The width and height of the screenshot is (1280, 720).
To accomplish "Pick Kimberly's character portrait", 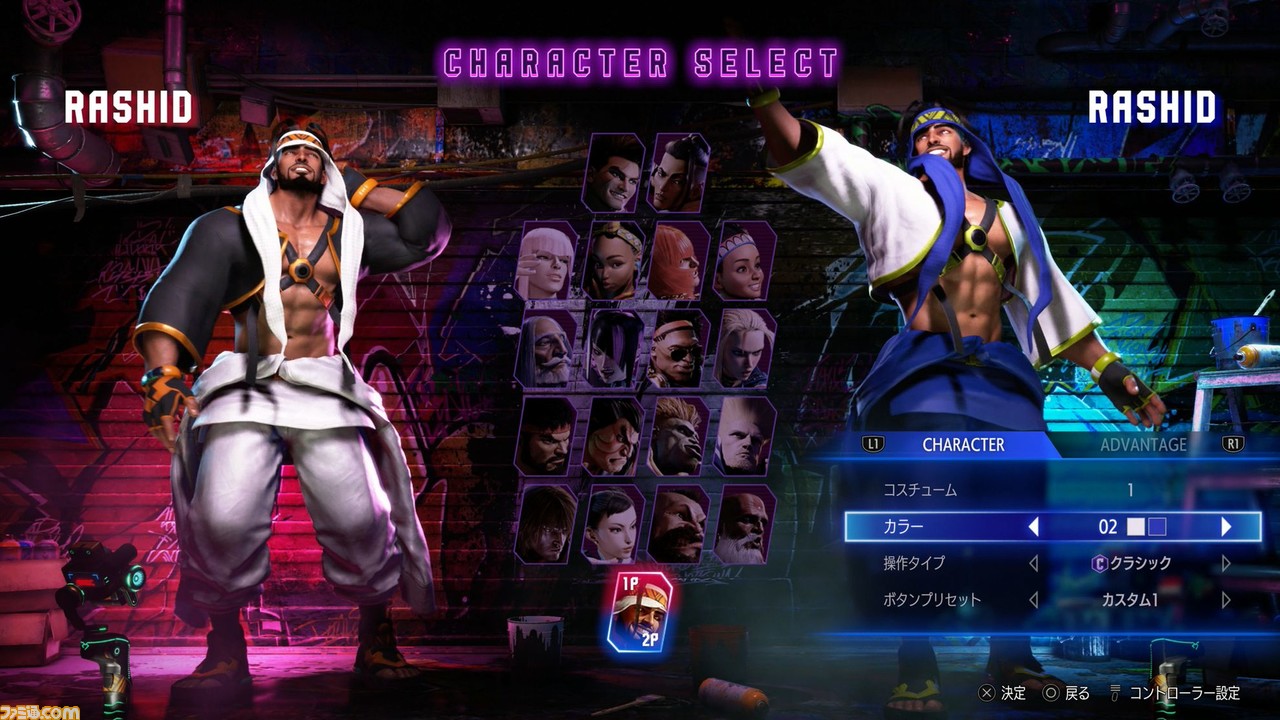I will (614, 260).
